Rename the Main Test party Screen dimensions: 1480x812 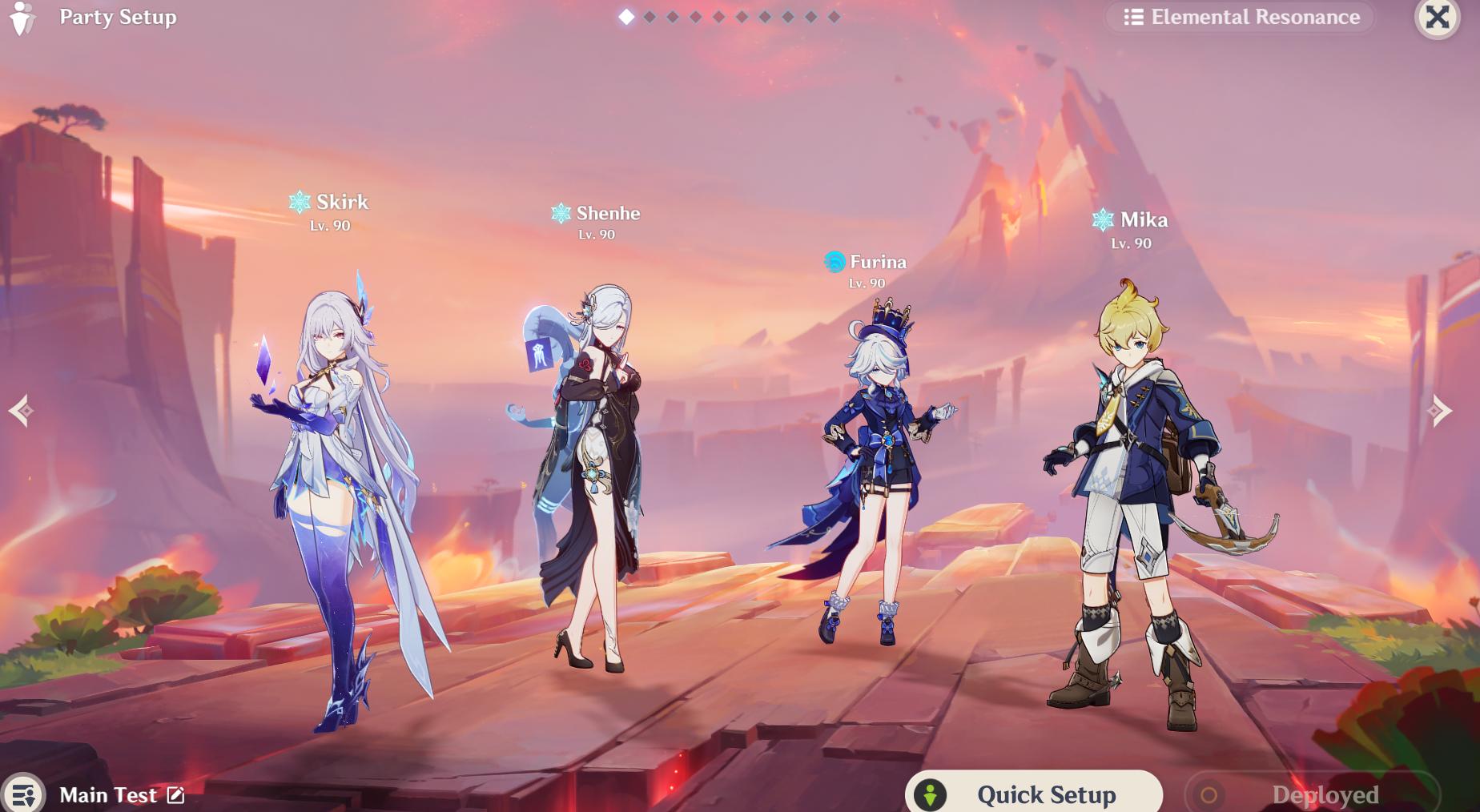pyautogui.click(x=176, y=795)
